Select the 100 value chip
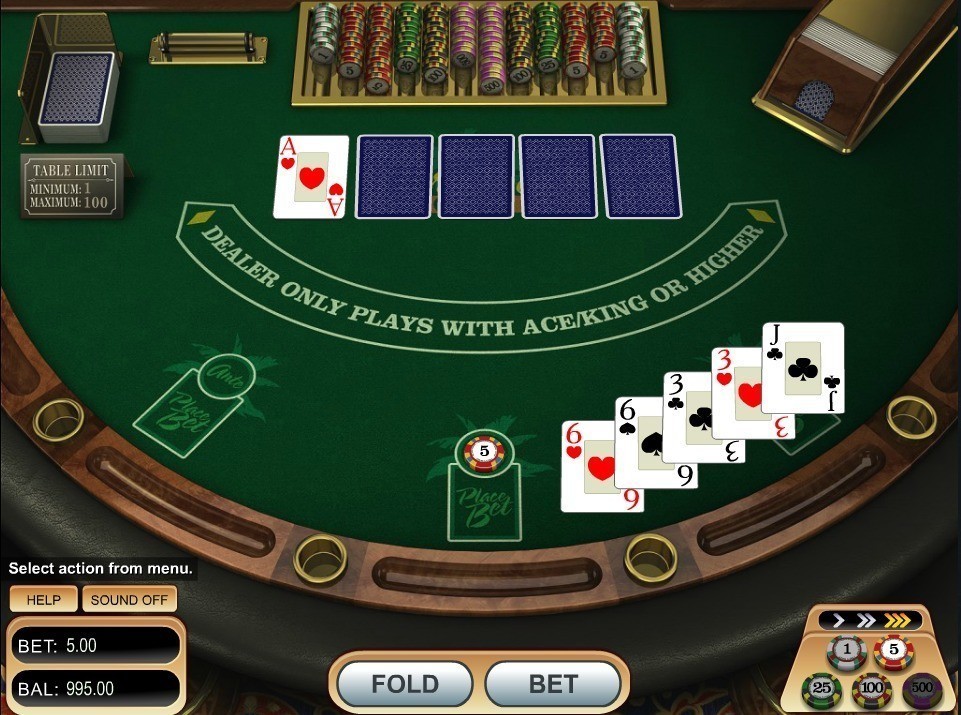 [x=871, y=690]
